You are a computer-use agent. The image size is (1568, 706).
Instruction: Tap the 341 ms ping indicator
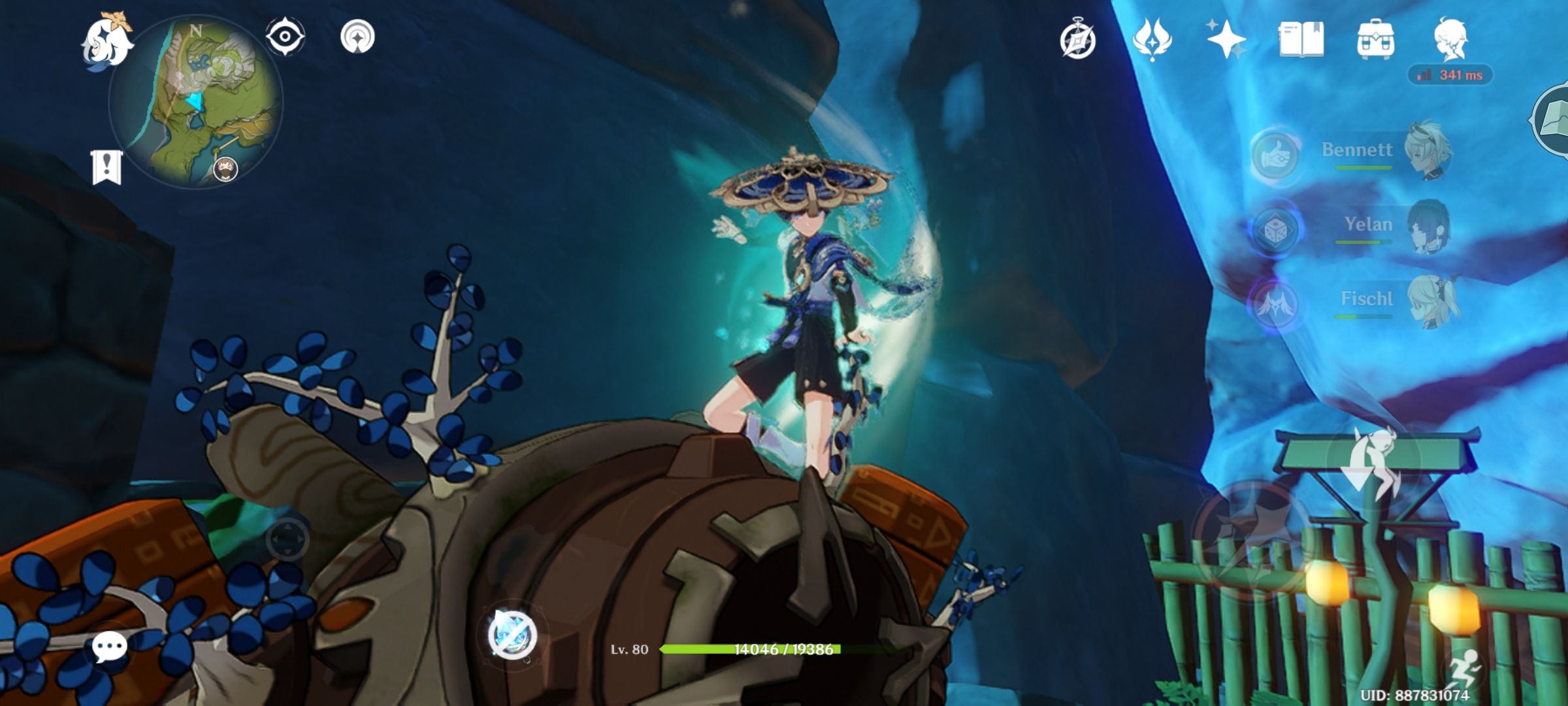pos(1450,75)
